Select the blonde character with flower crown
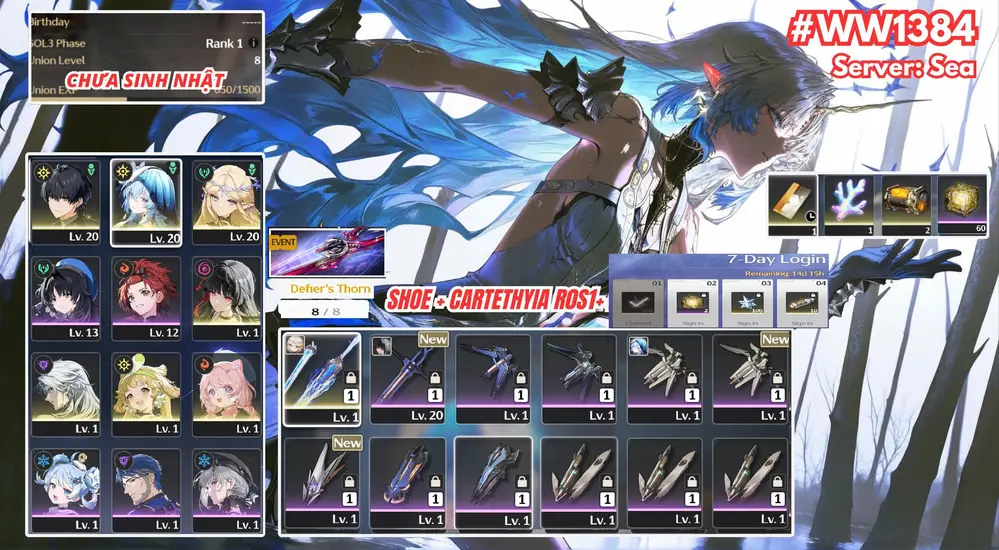Viewport: 999px width, 550px height. (228, 201)
